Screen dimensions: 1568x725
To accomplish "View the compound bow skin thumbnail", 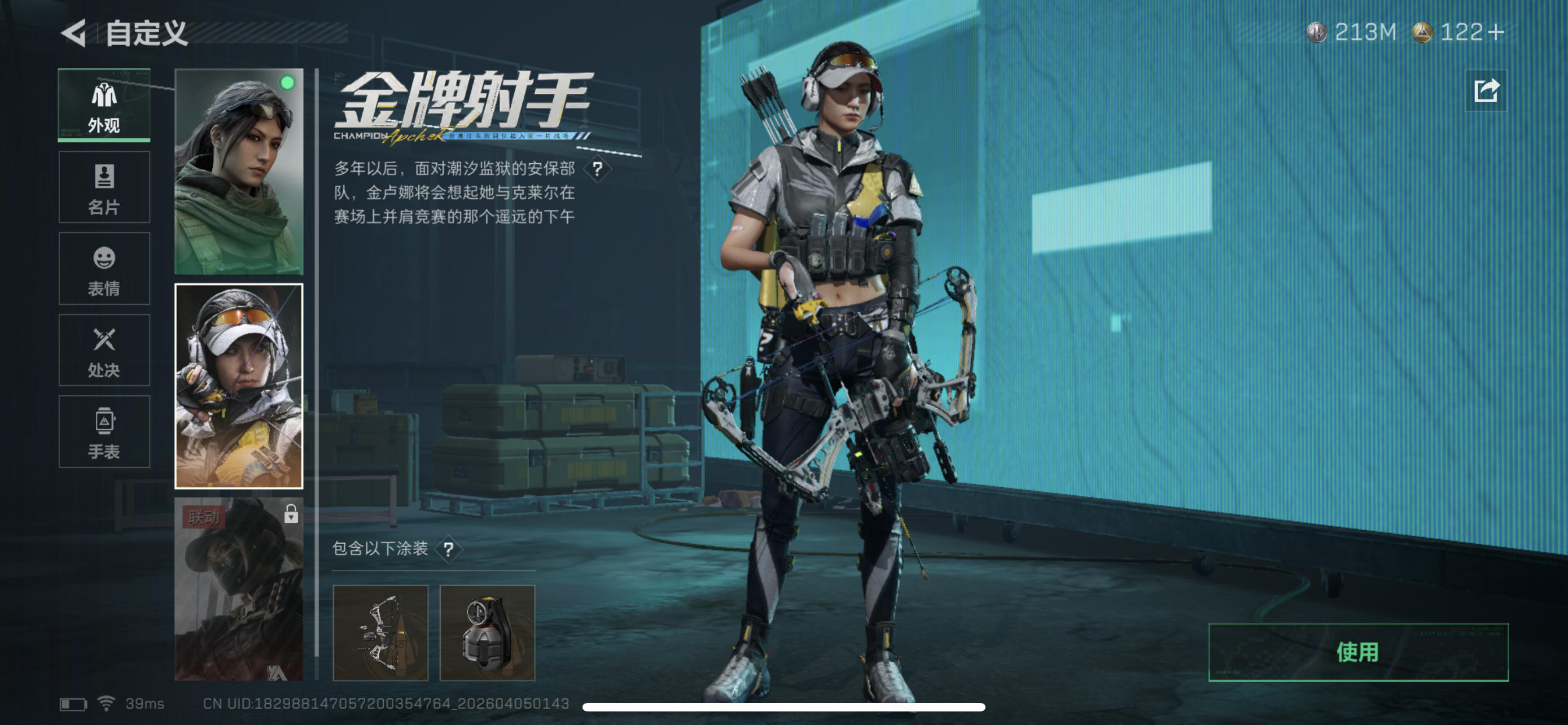I will pos(382,633).
